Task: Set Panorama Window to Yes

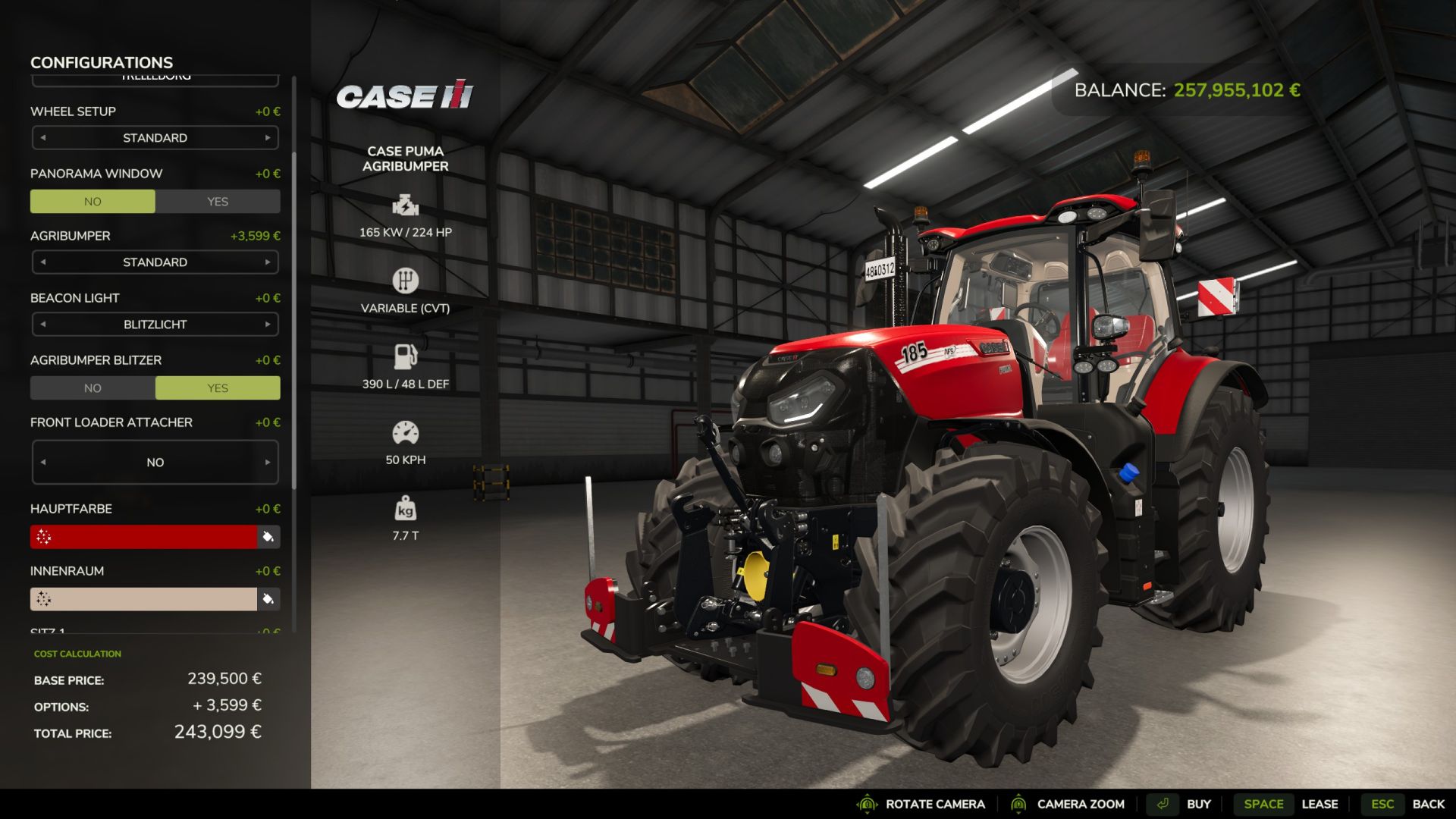Action: [x=218, y=202]
